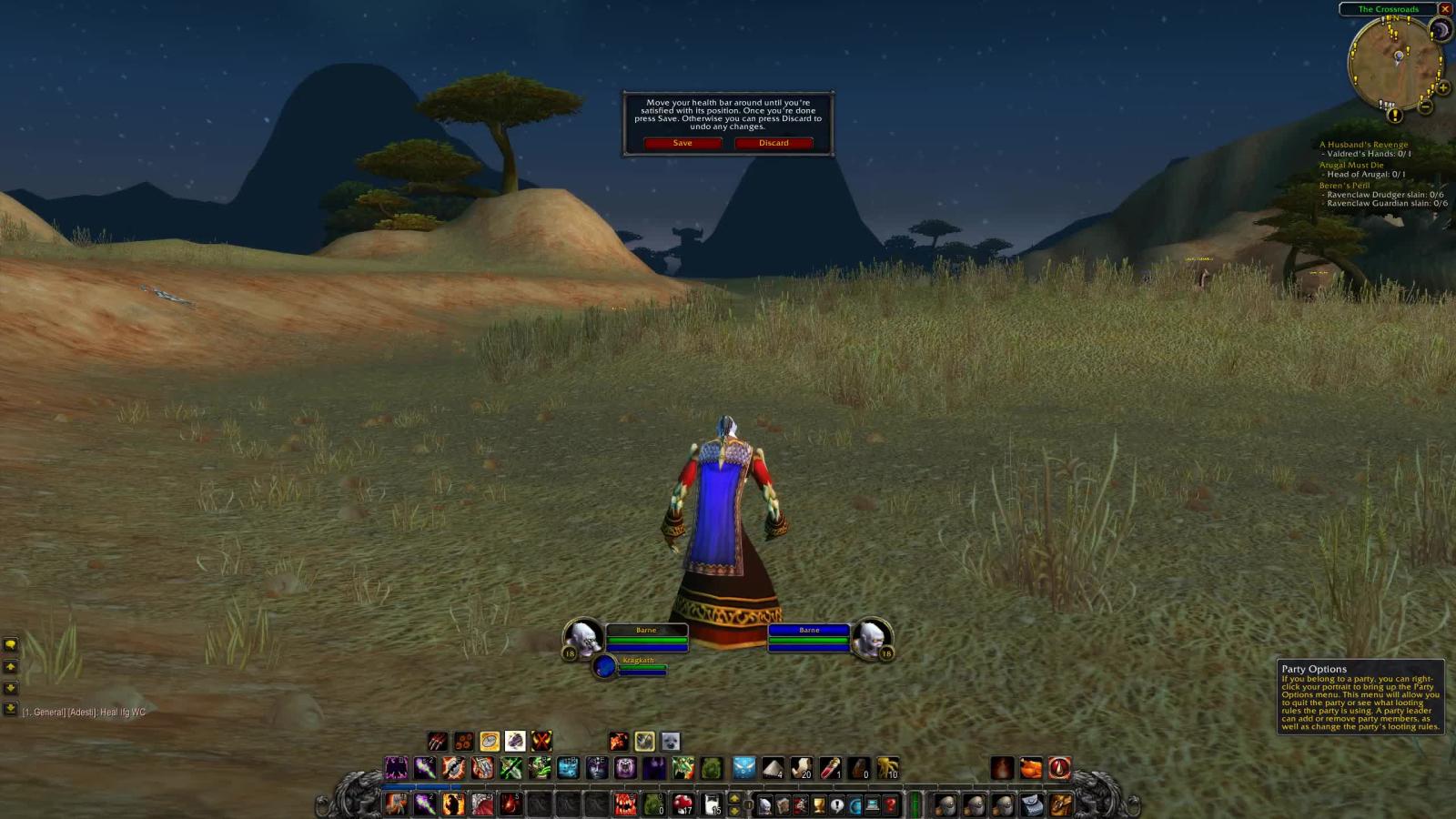Open the red question mark help button
Viewport: 1456px width, 819px height.
tap(891, 804)
